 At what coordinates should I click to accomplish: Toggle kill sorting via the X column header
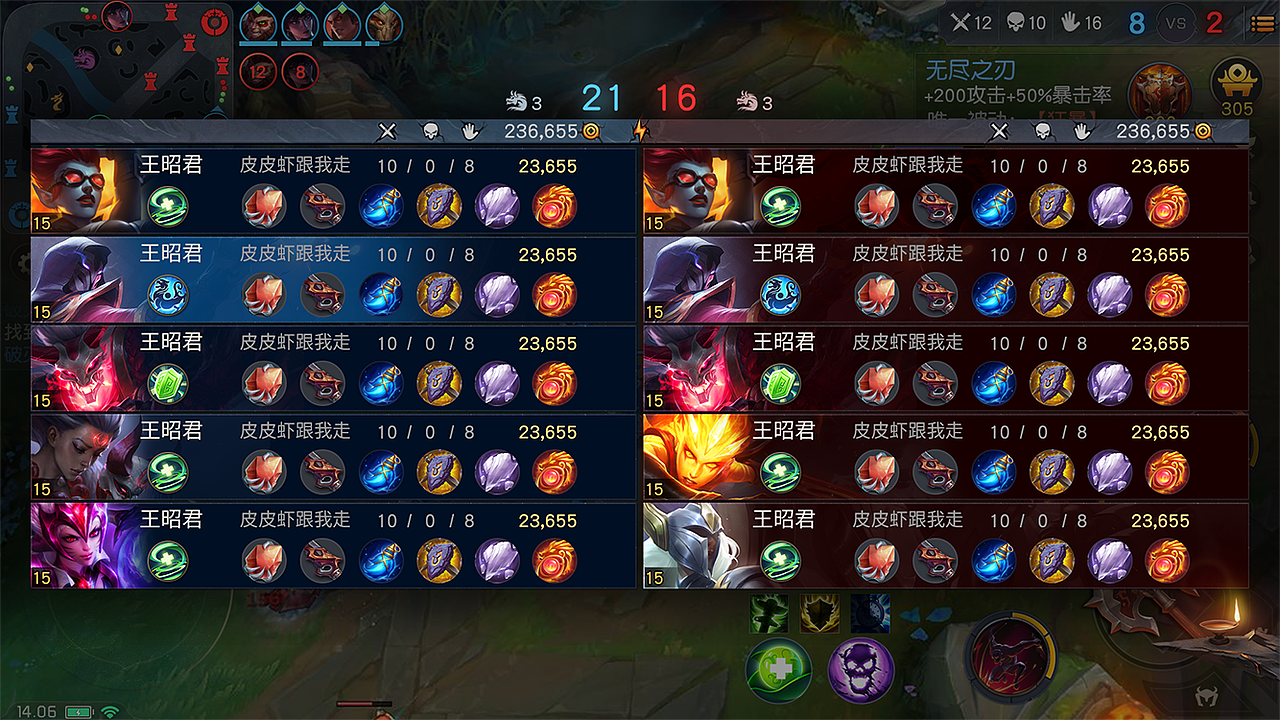pos(388,131)
